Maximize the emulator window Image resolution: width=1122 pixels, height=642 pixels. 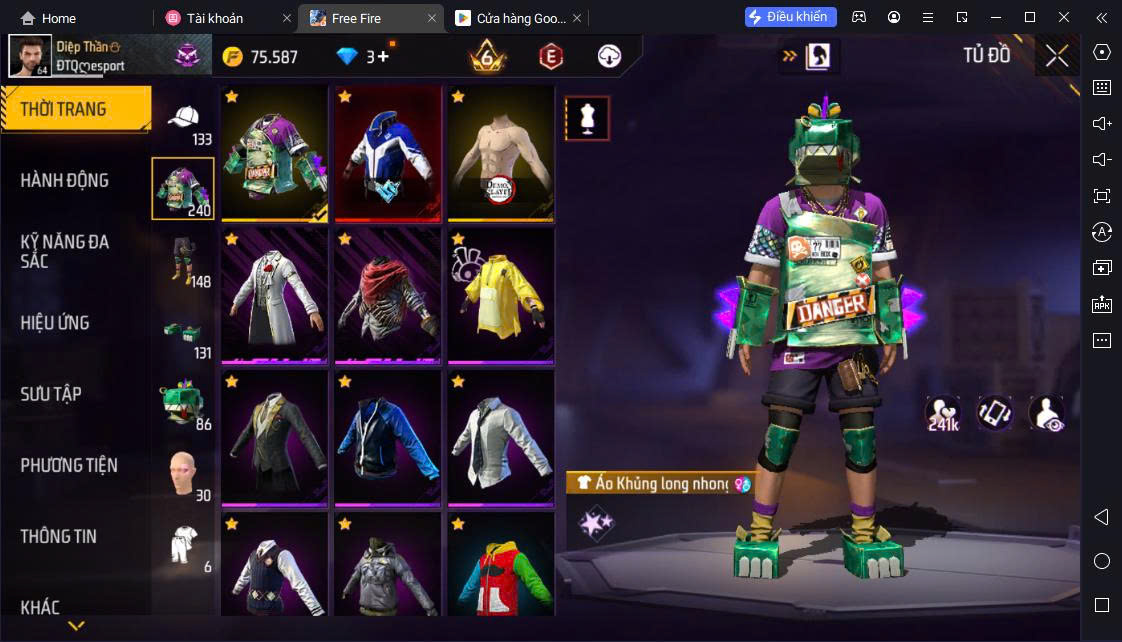tap(1030, 17)
